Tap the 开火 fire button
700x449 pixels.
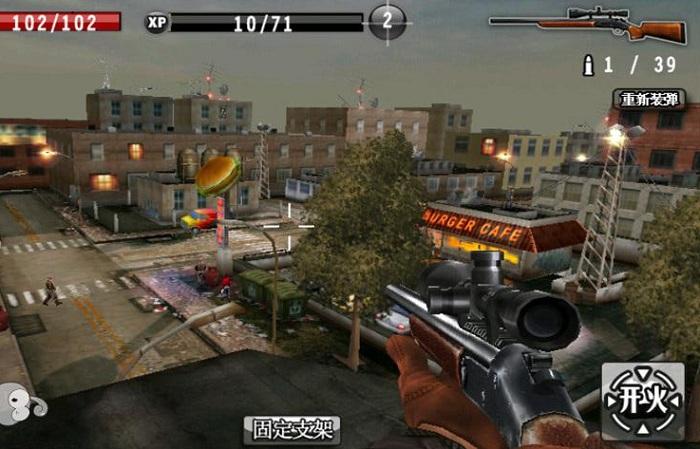click(x=643, y=400)
